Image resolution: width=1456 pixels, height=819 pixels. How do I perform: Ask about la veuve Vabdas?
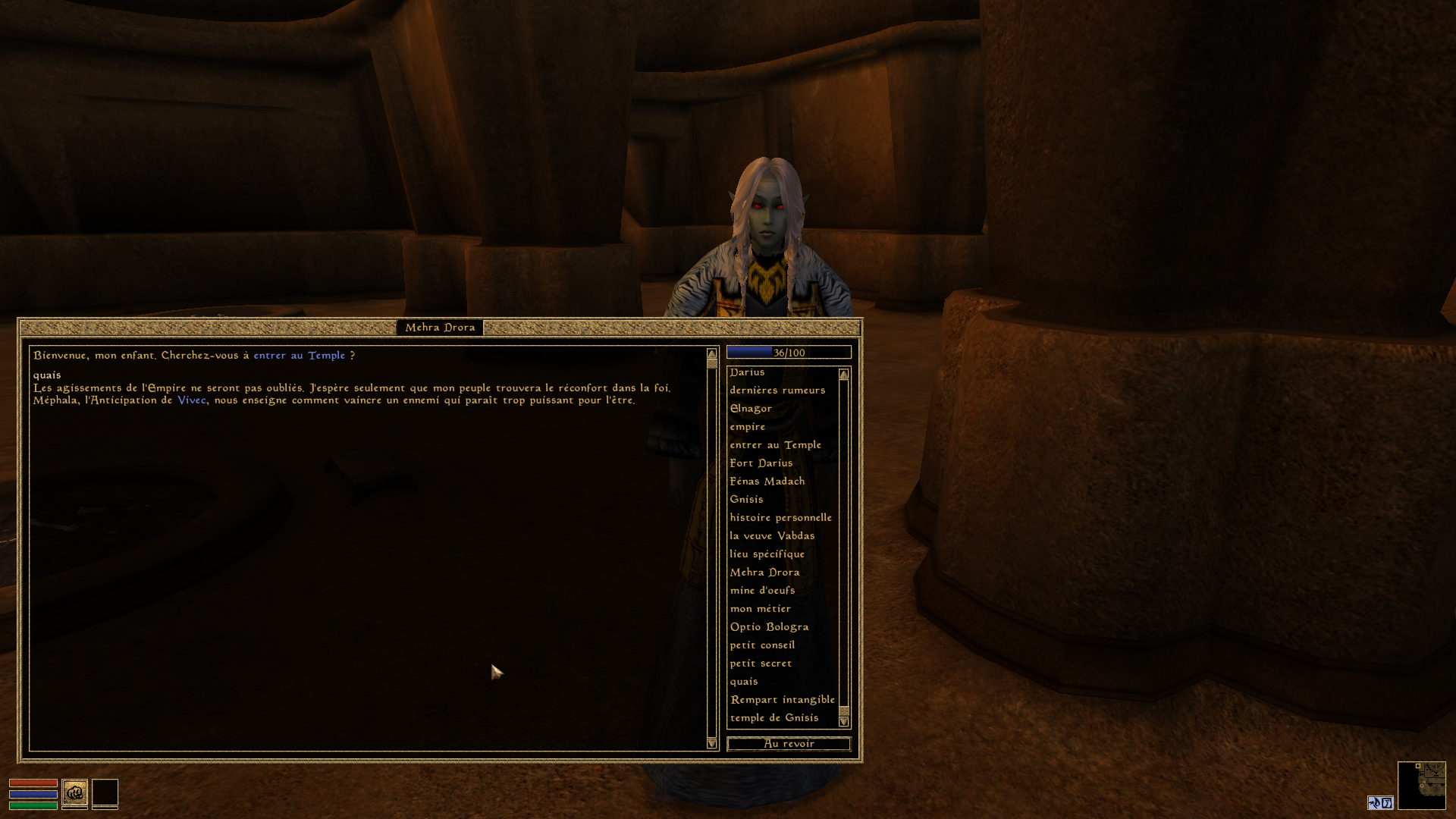click(772, 536)
